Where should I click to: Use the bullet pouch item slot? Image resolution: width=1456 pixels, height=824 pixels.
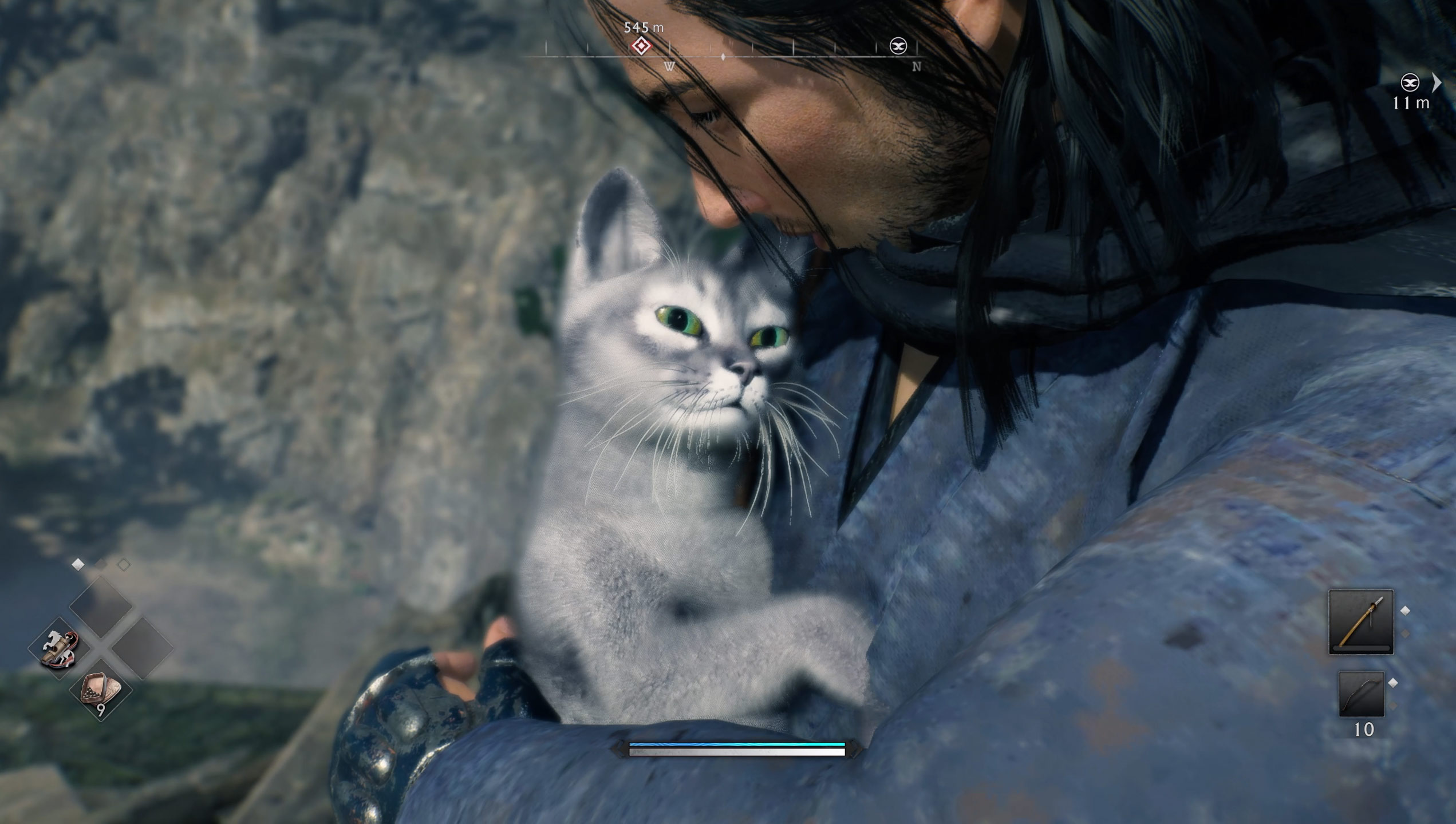pyautogui.click(x=101, y=689)
